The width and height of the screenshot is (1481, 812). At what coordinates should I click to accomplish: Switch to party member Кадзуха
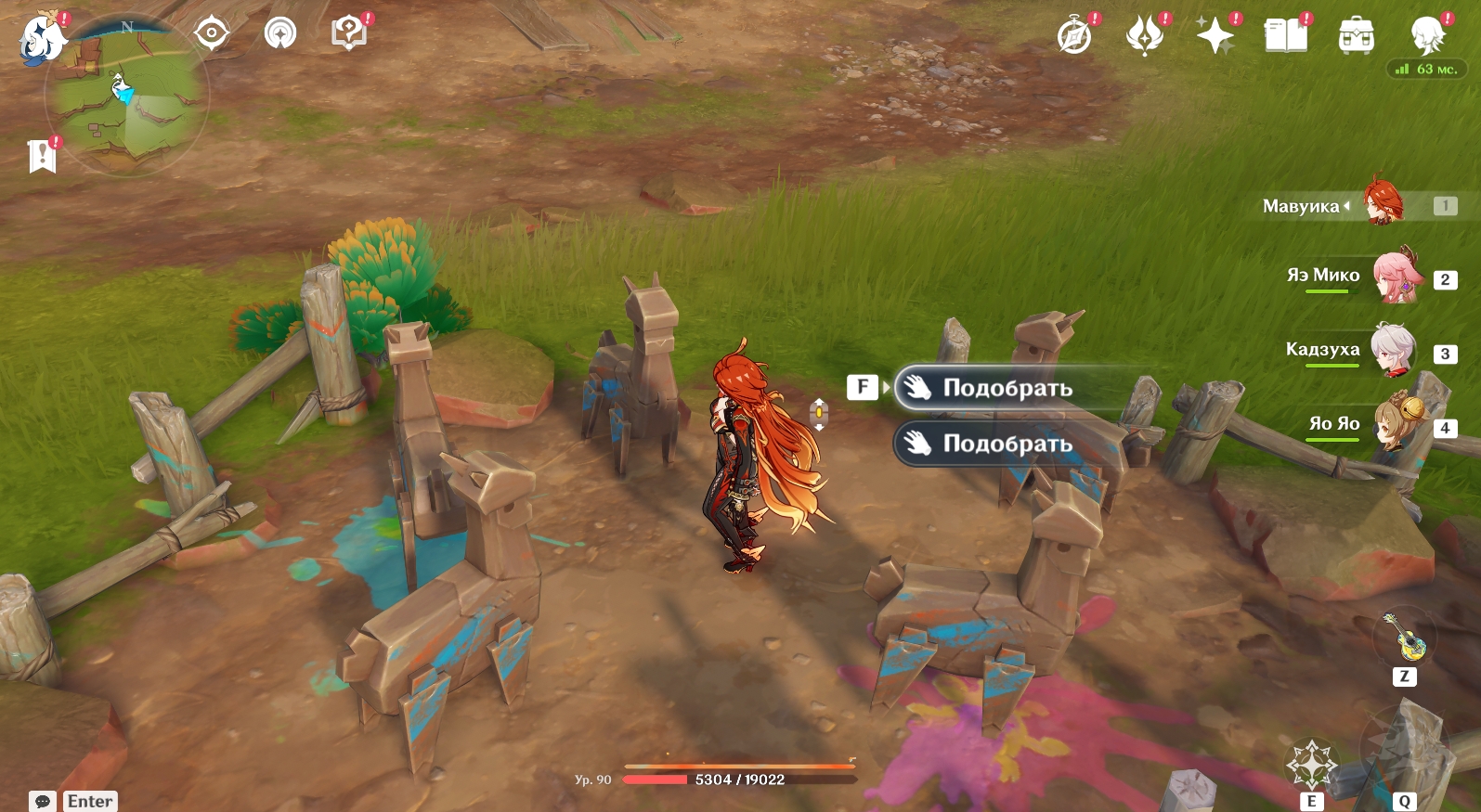(1394, 351)
